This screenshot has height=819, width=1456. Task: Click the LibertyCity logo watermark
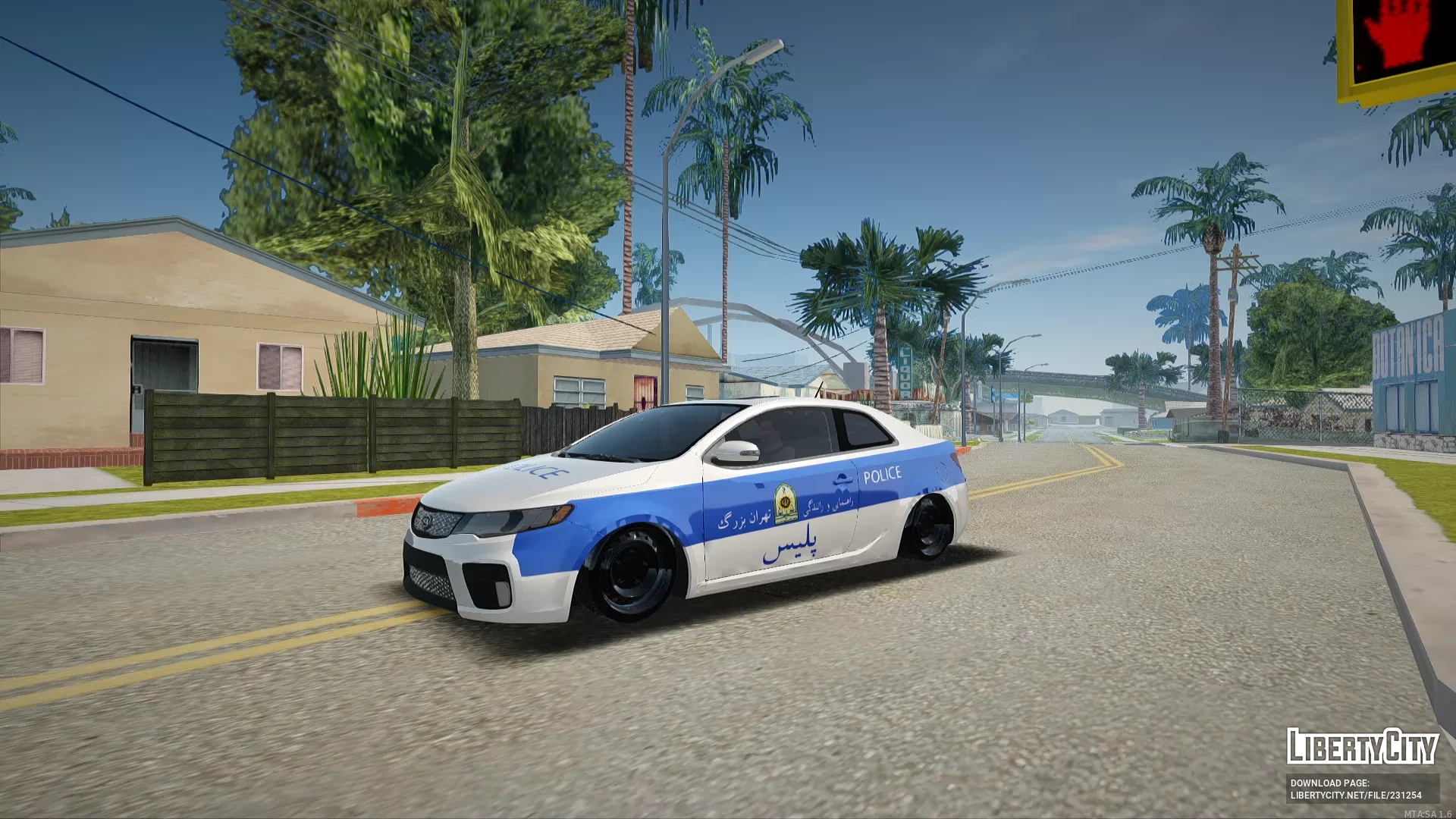pyautogui.click(x=1362, y=746)
